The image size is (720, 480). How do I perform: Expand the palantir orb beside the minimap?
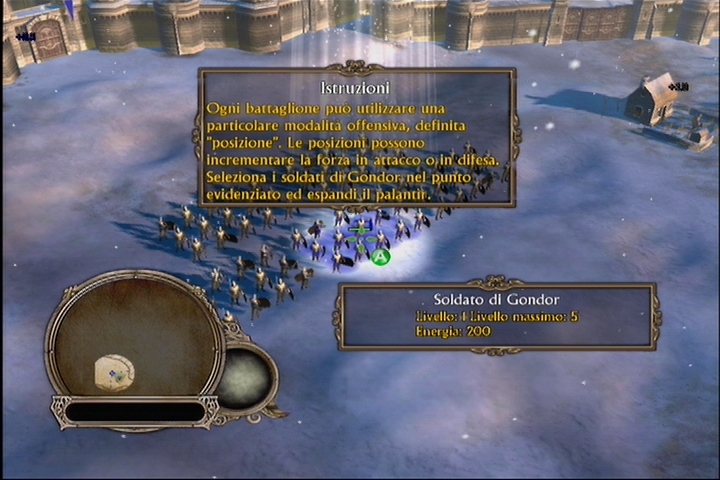(245, 377)
